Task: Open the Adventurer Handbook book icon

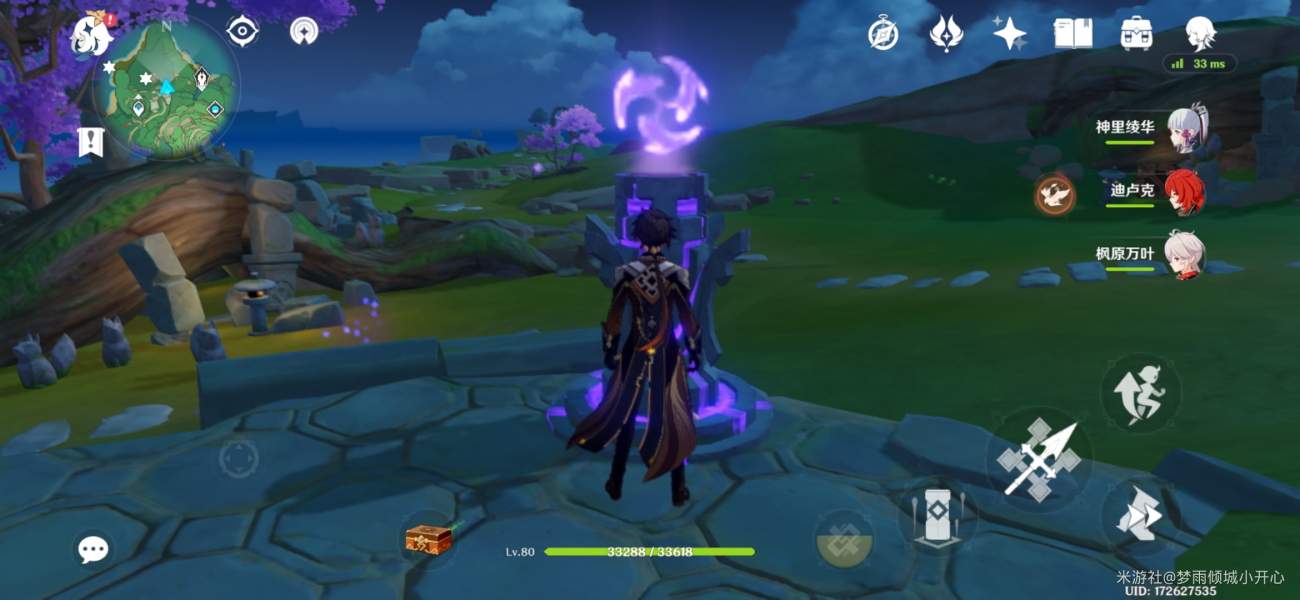Action: pyautogui.click(x=1072, y=34)
